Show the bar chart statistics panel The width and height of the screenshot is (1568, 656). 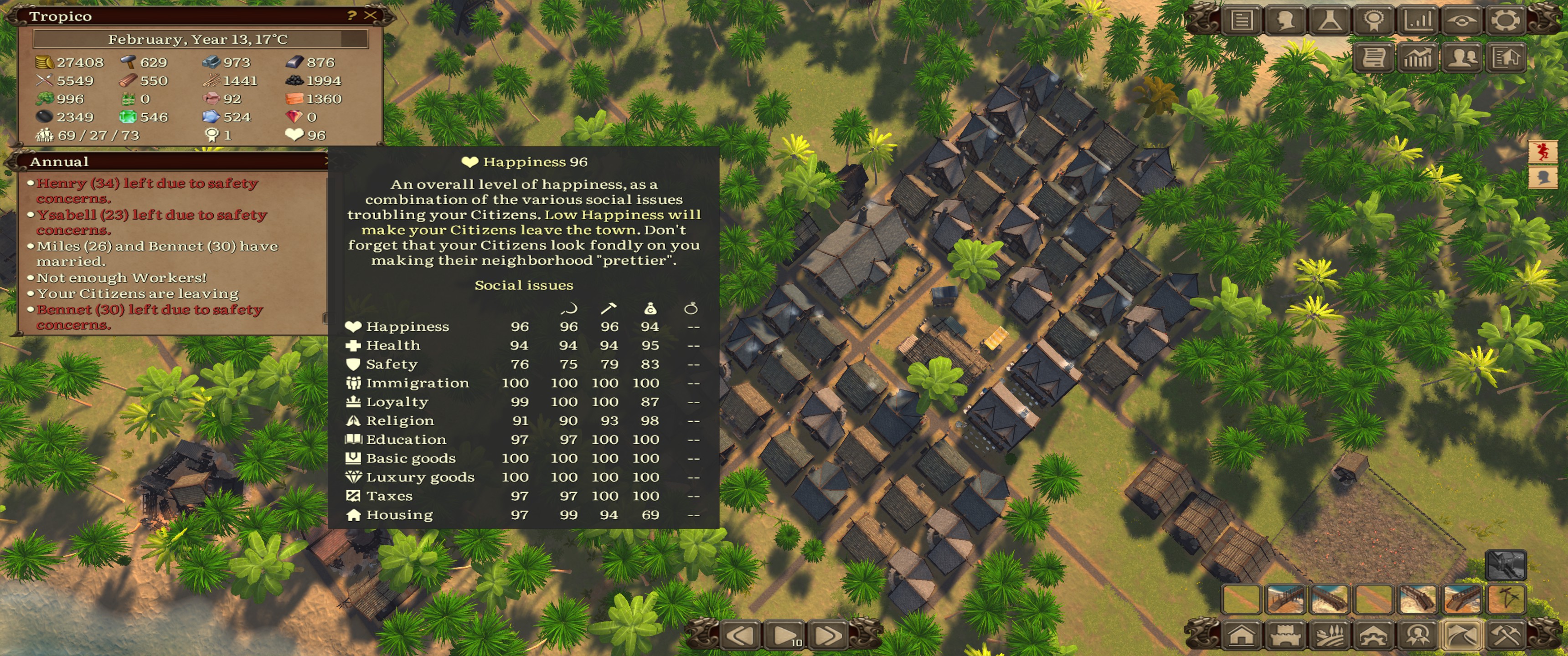tap(1418, 20)
